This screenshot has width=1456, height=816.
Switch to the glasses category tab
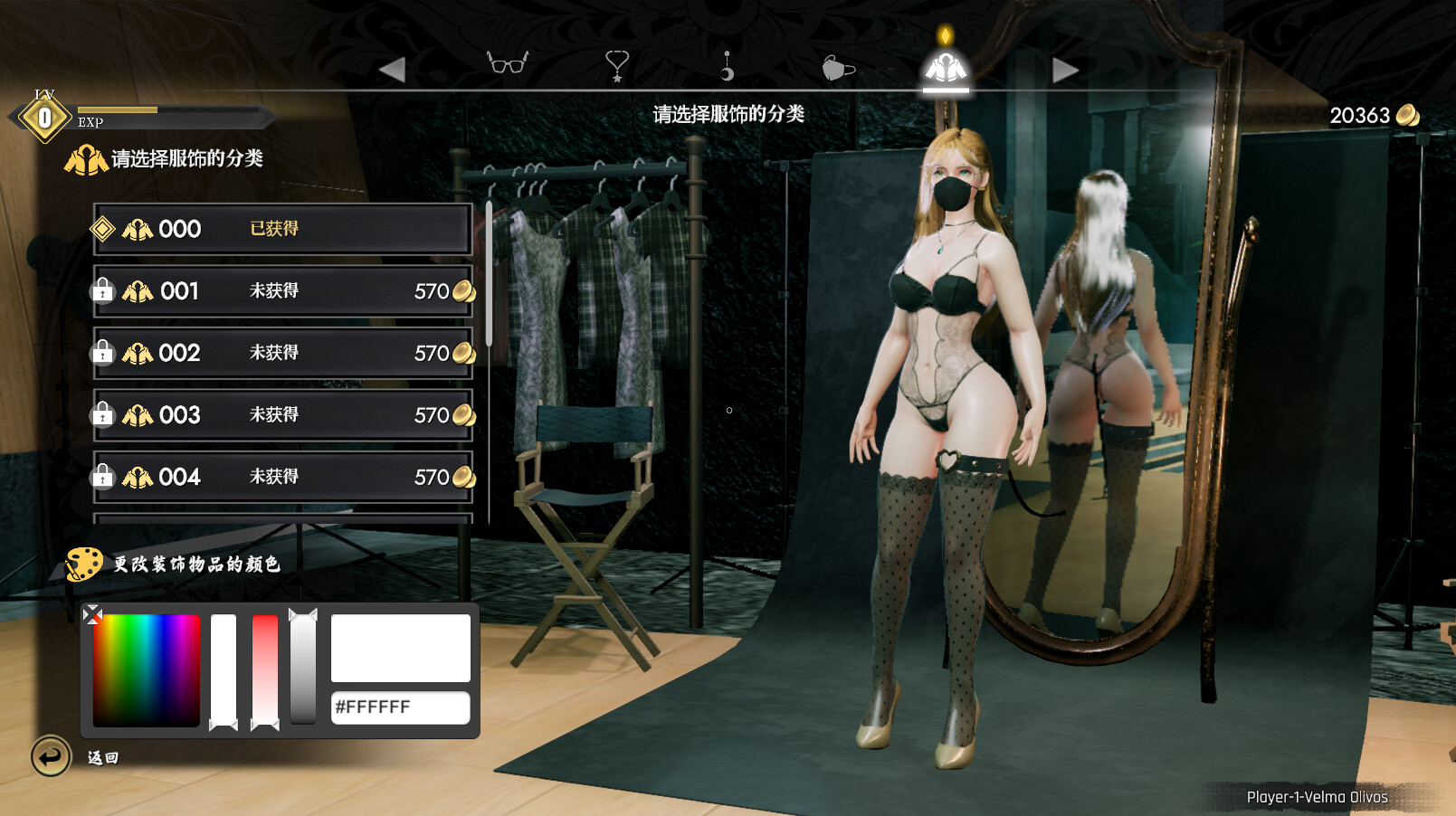[x=507, y=64]
